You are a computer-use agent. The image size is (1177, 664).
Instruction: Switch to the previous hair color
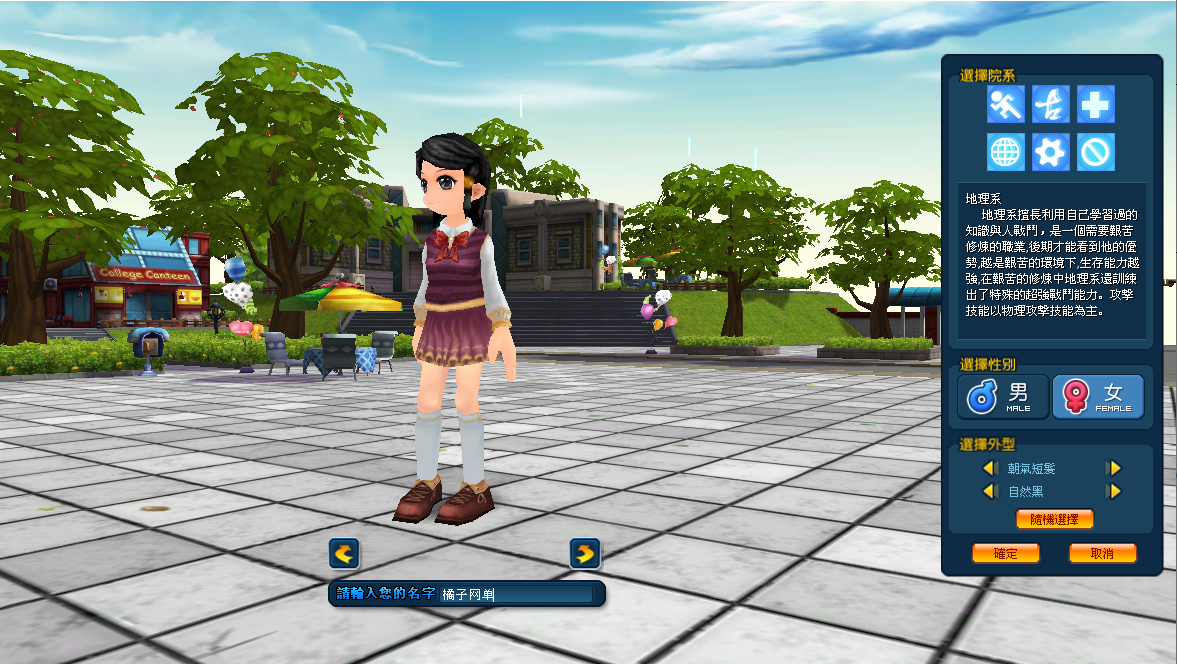click(990, 491)
